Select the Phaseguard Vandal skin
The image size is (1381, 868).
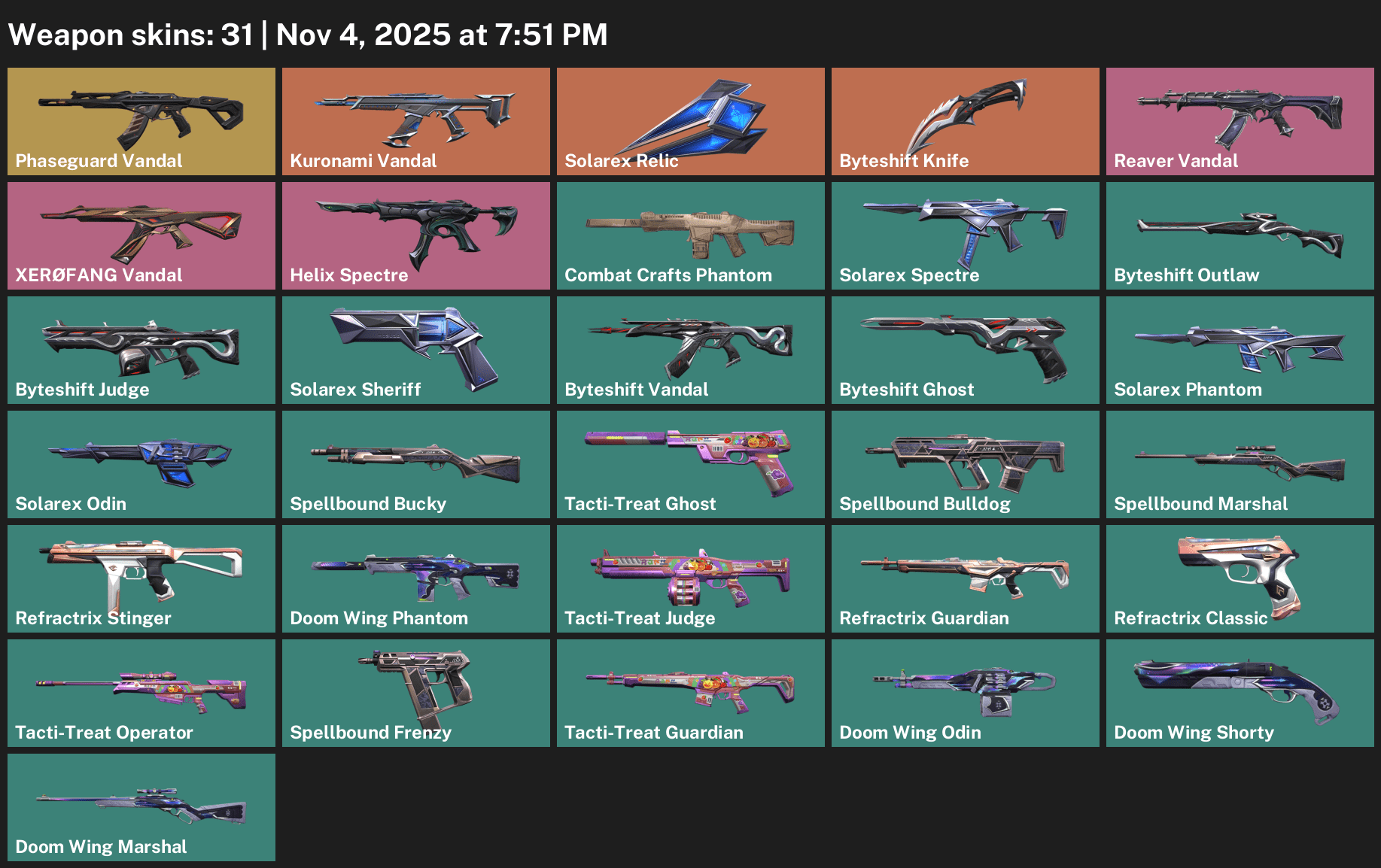coord(141,120)
